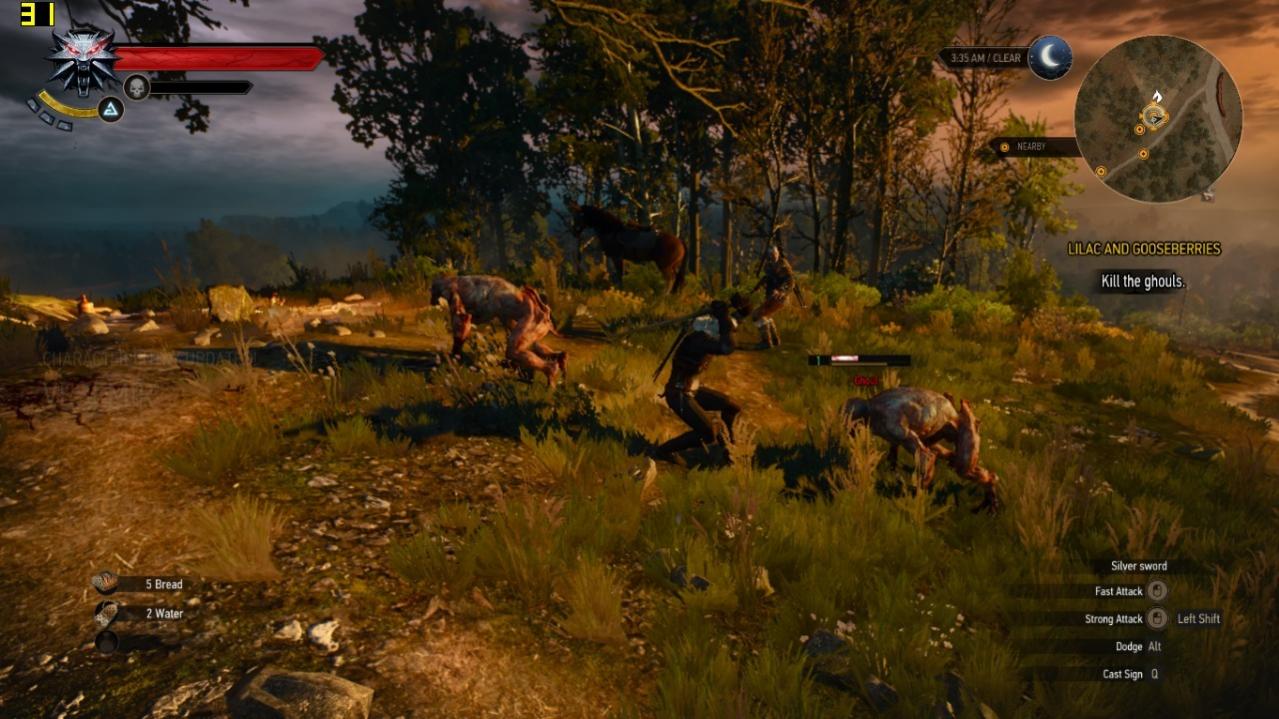Select the Kill the ghouls objective
The image size is (1279, 719).
pyautogui.click(x=1143, y=282)
